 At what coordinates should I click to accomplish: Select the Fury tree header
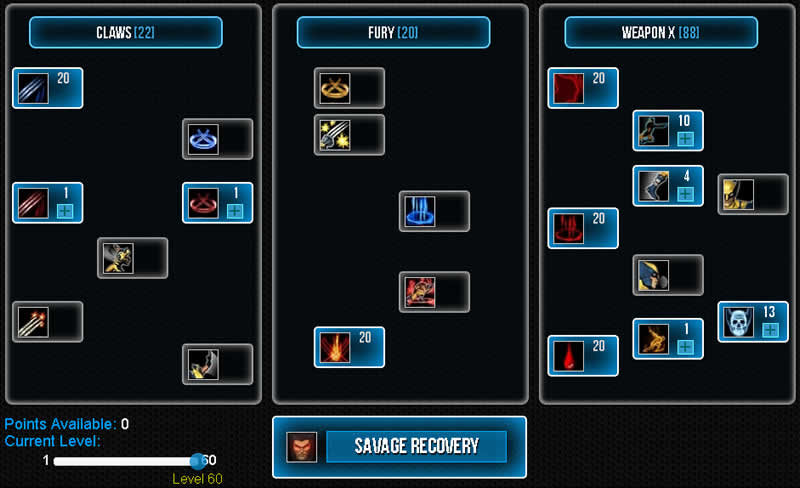coord(393,32)
